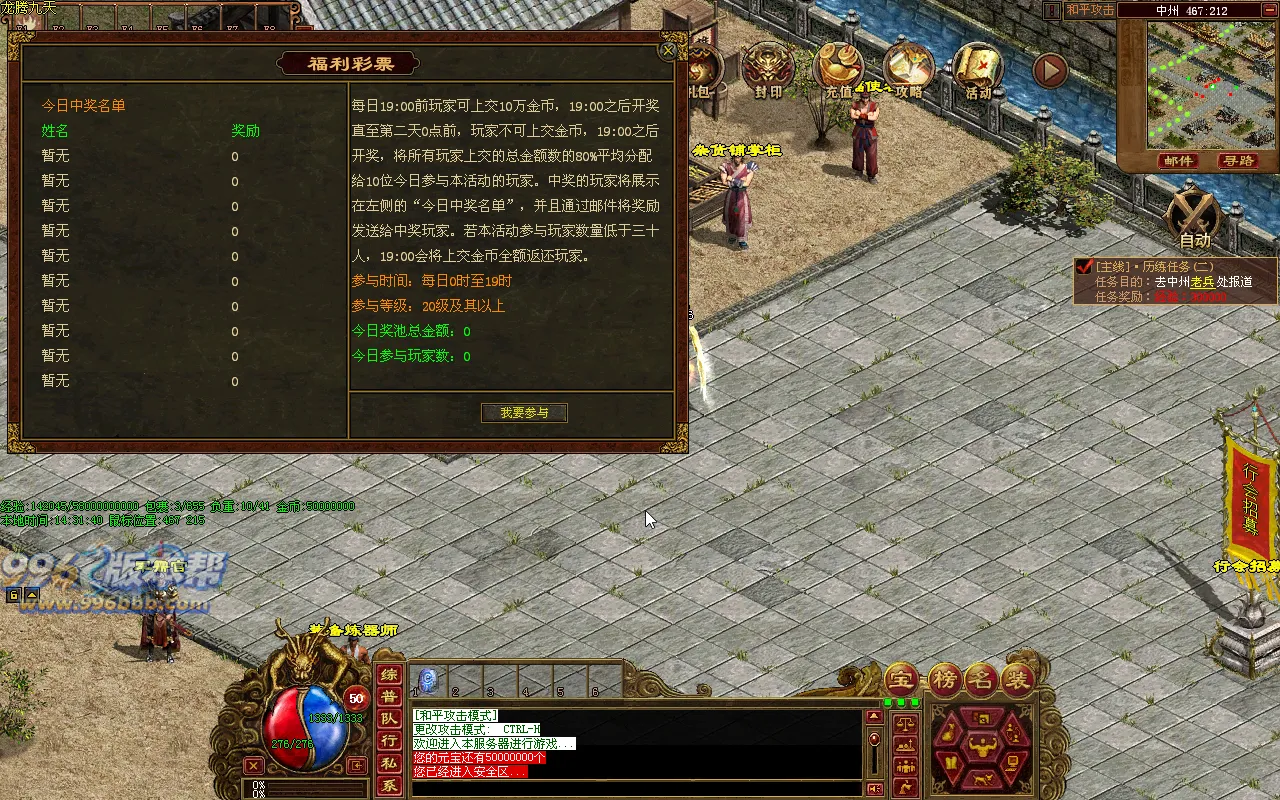This screenshot has height=800, width=1280.
Task: Toggle the 和平攻击 attack mode indicator
Action: 1089,11
